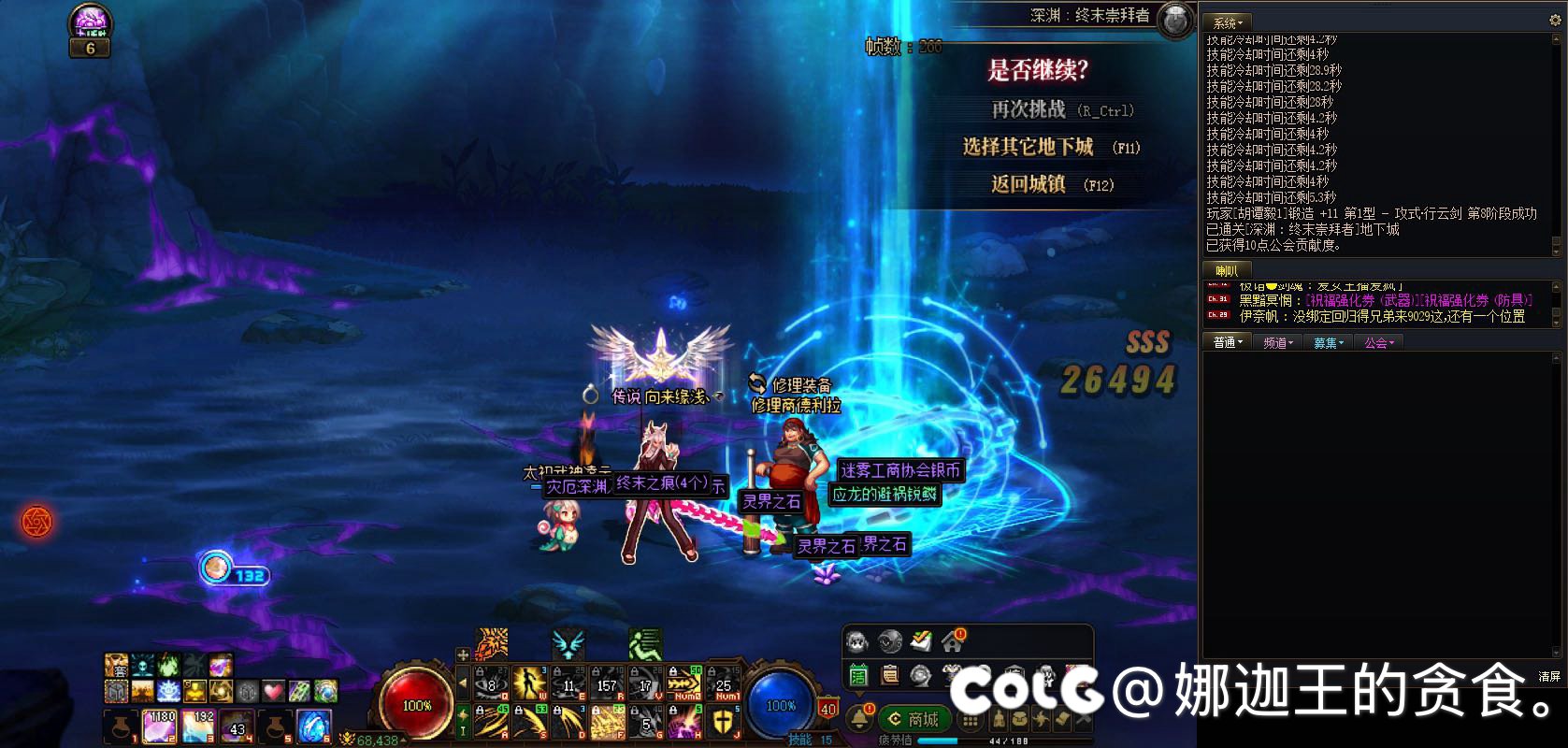Click the red hexagram icon on left edge

pyautogui.click(x=36, y=521)
